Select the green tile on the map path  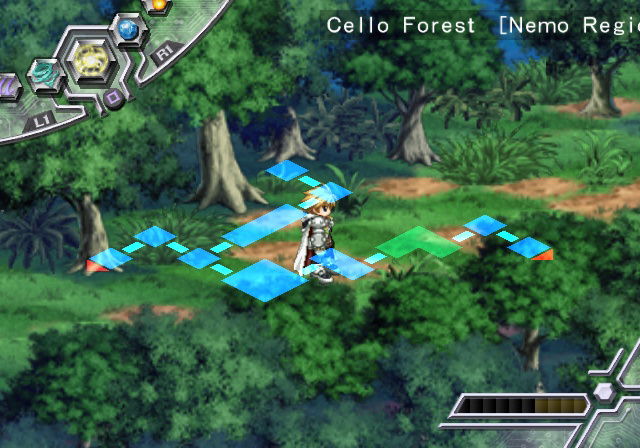coord(417,243)
